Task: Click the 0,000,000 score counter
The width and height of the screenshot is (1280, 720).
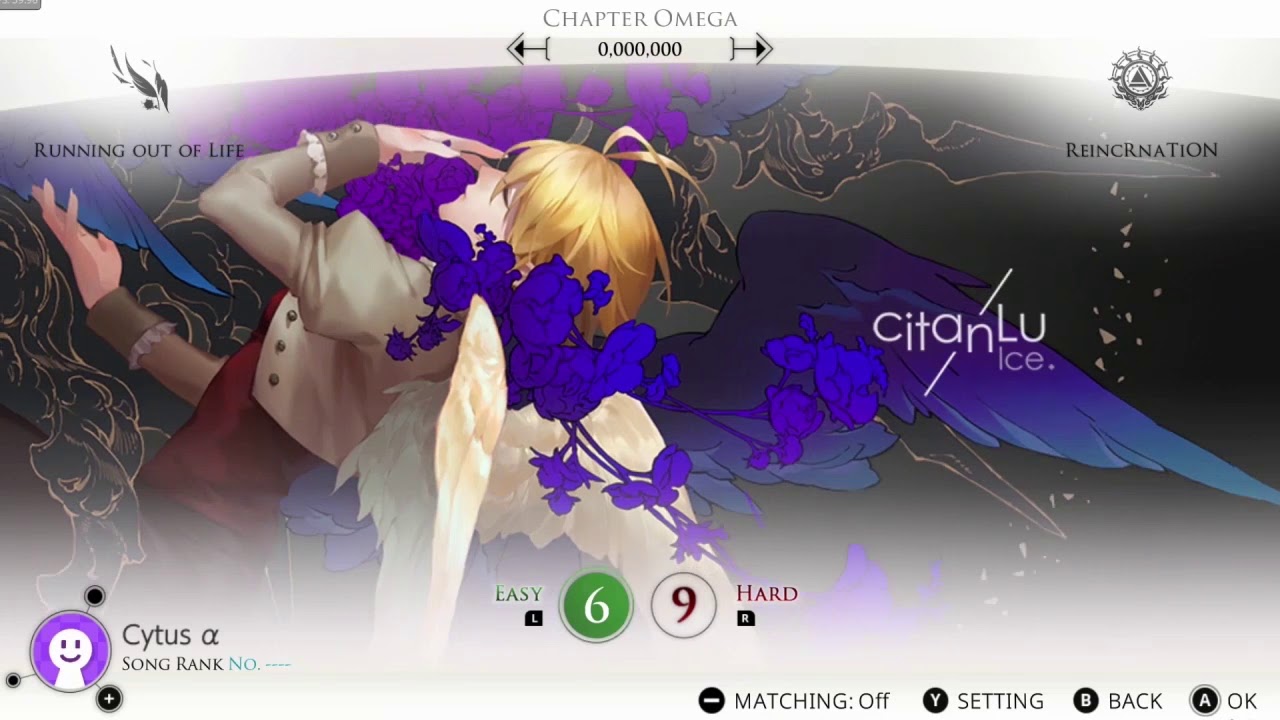Action: (640, 49)
